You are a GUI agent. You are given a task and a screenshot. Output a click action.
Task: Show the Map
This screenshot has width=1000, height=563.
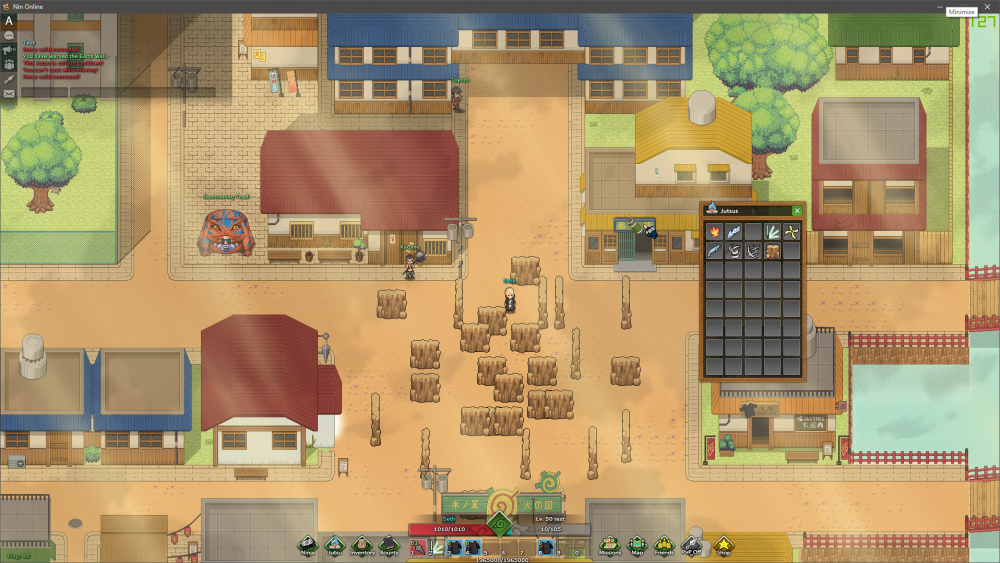[x=637, y=545]
